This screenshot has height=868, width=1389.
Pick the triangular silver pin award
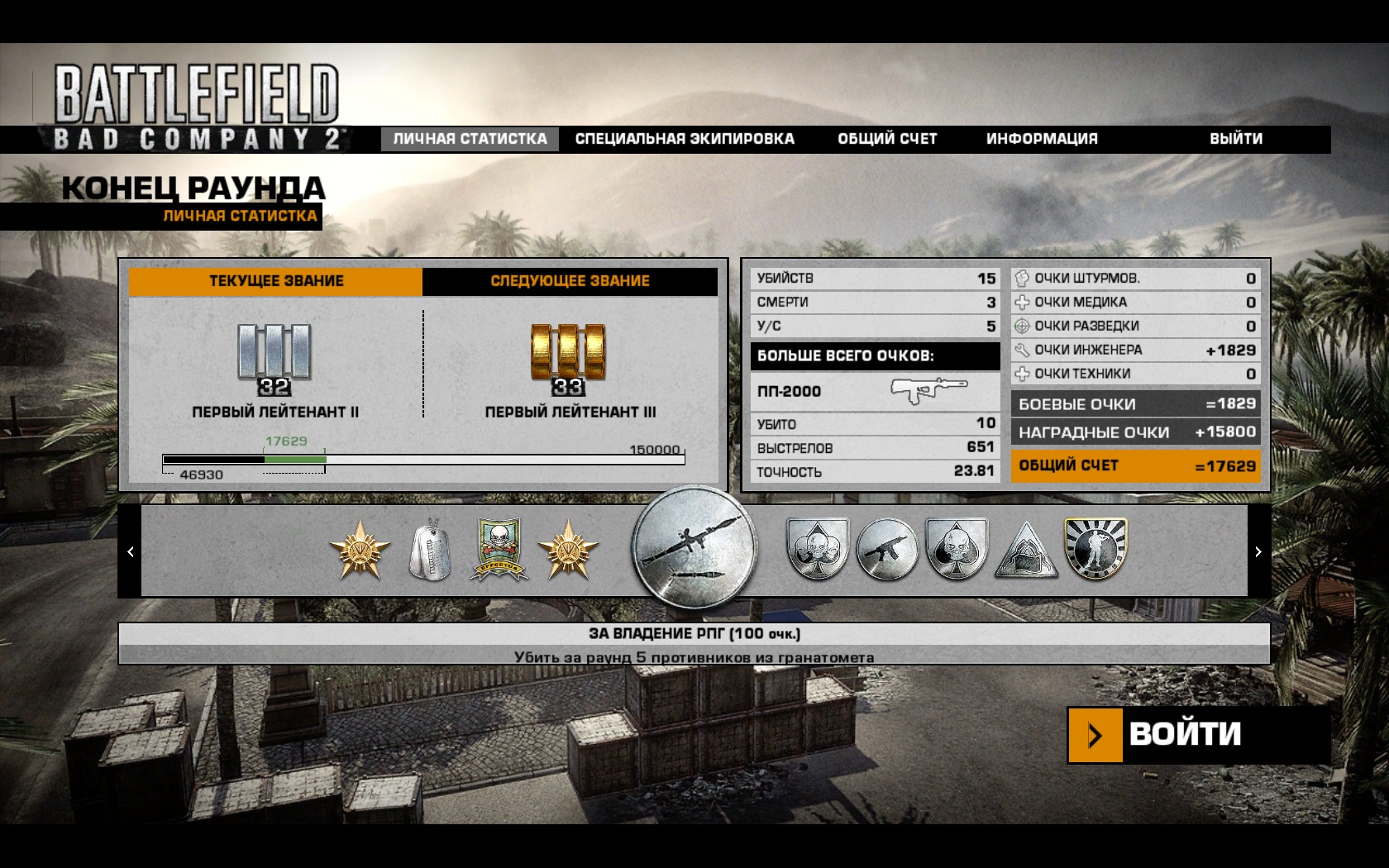pos(1026,551)
